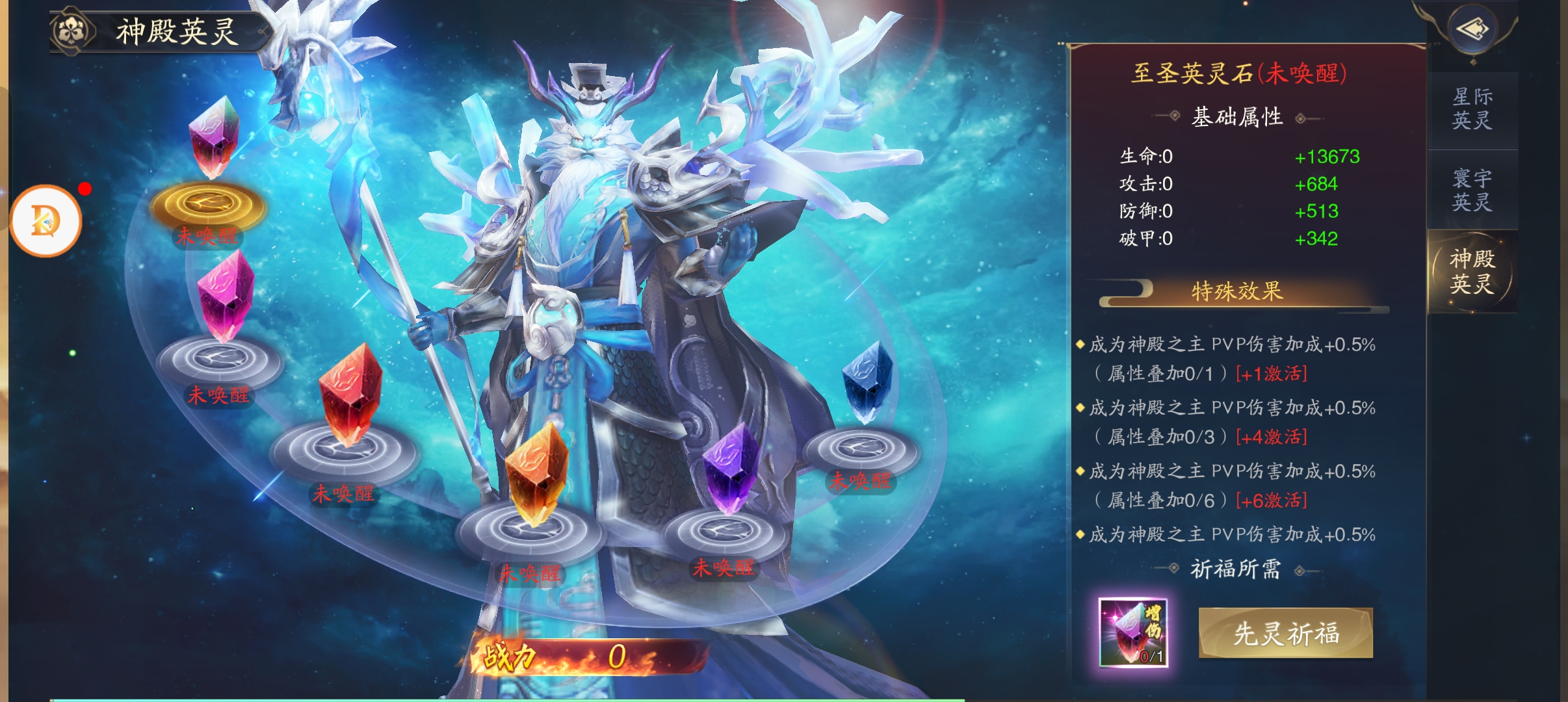The height and width of the screenshot is (702, 1568).
Task: Choose the purple spirit stone
Action: pos(731,468)
